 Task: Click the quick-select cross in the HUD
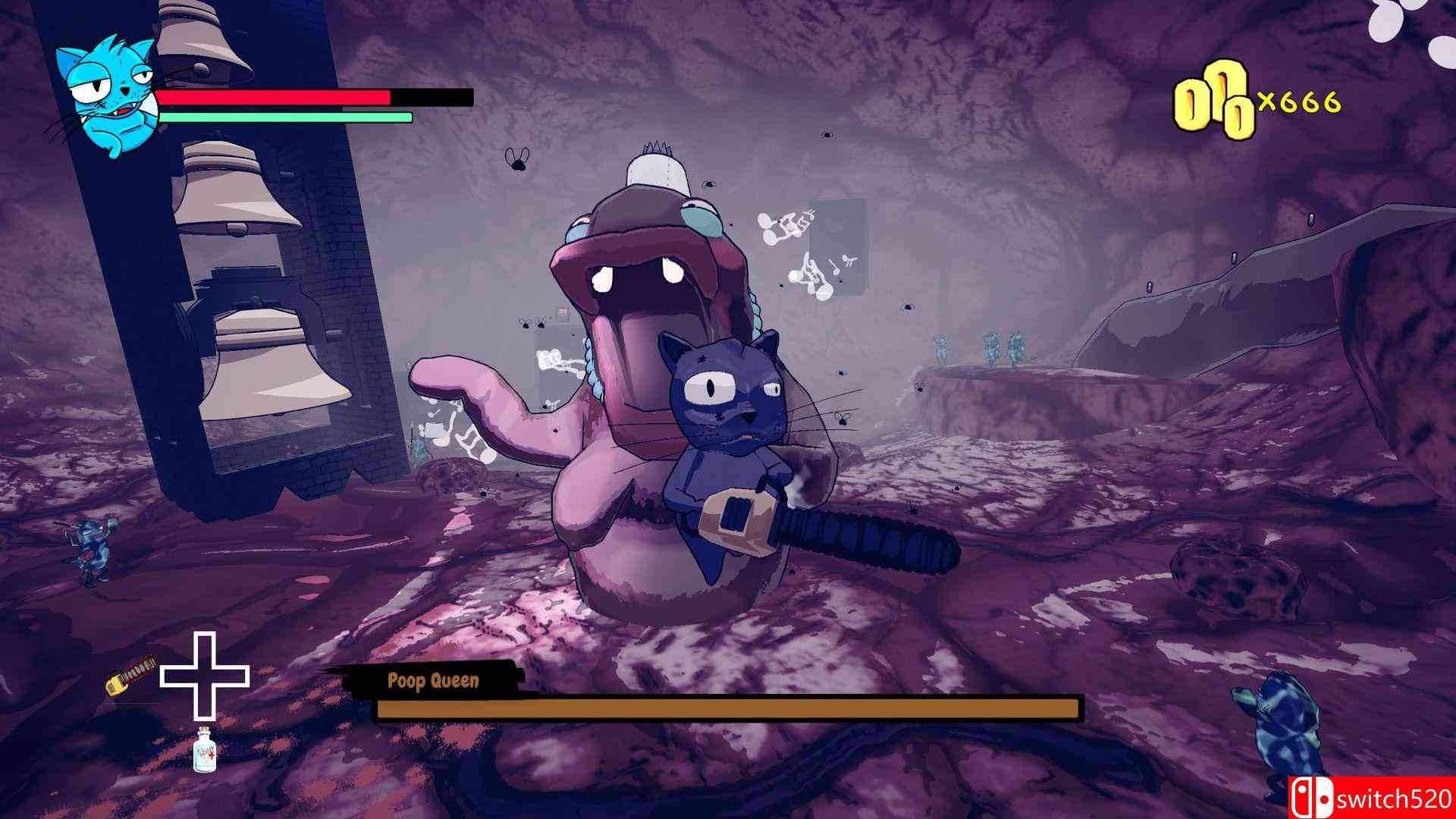pyautogui.click(x=204, y=676)
